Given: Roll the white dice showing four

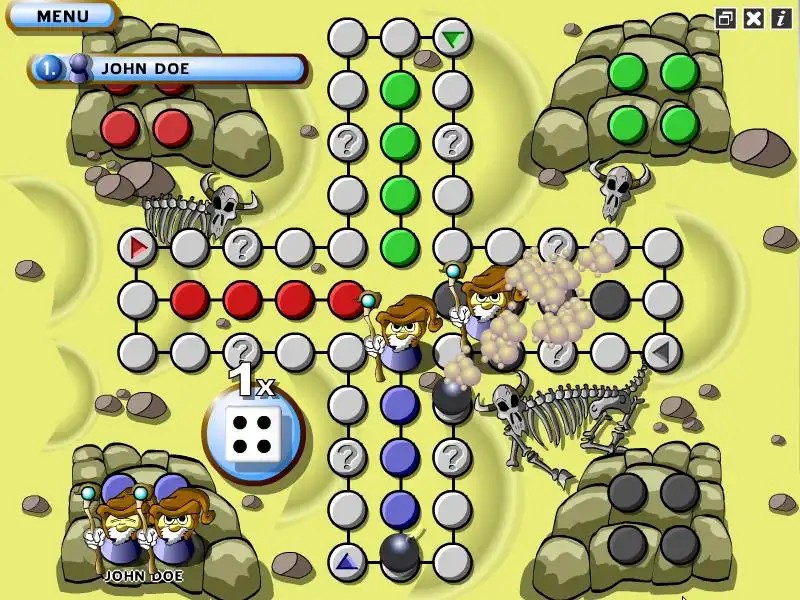Looking at the screenshot, I should pyautogui.click(x=253, y=433).
